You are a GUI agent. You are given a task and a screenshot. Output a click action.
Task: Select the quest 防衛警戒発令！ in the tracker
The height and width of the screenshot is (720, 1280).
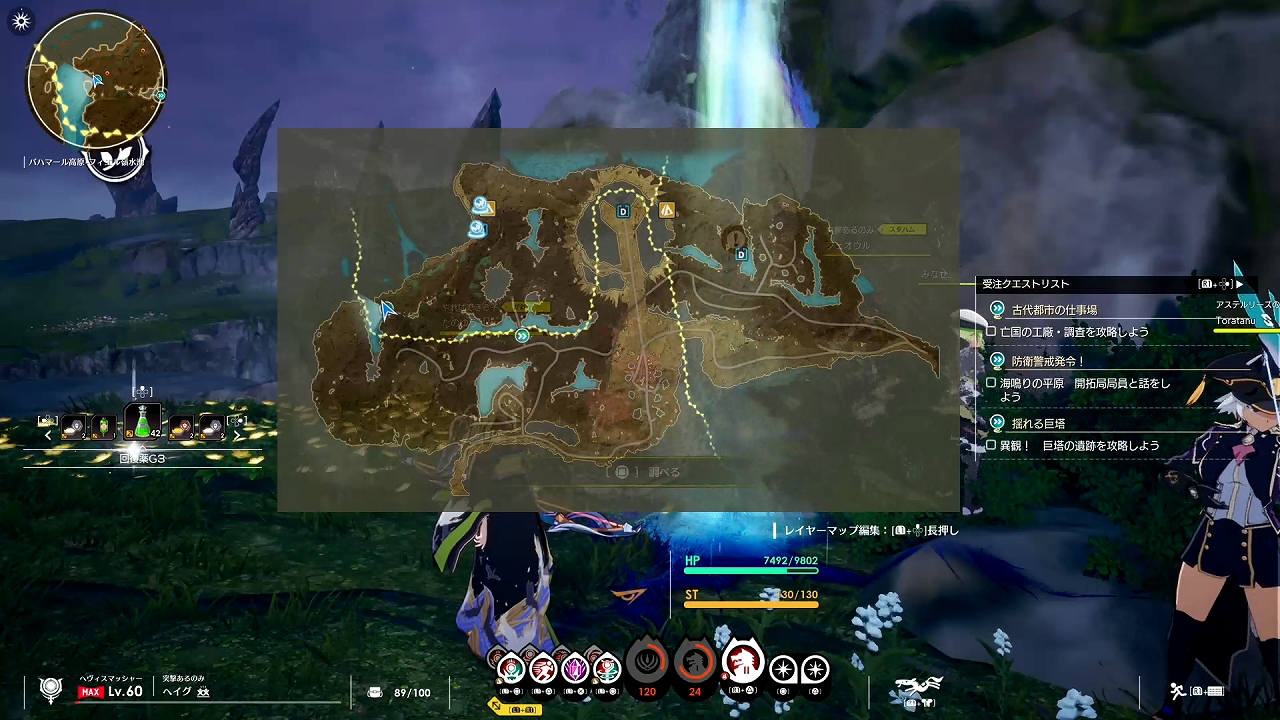[1047, 361]
